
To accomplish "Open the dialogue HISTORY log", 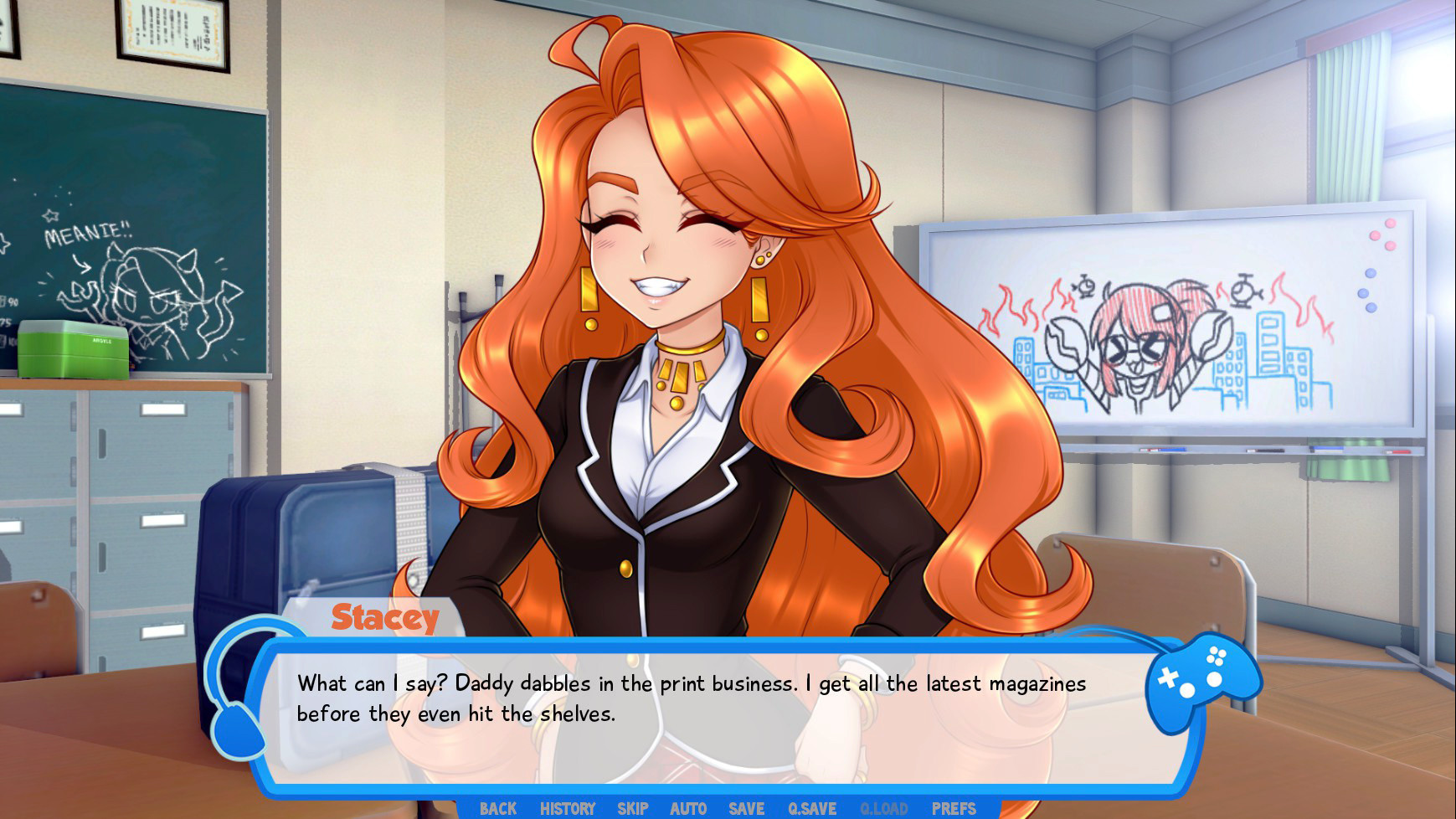I will 567,809.
